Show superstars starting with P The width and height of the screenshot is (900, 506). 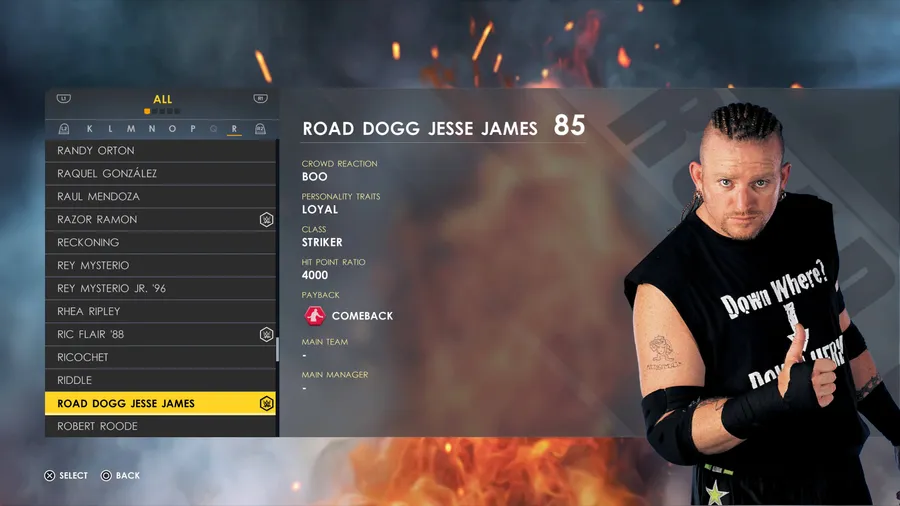pyautogui.click(x=193, y=129)
